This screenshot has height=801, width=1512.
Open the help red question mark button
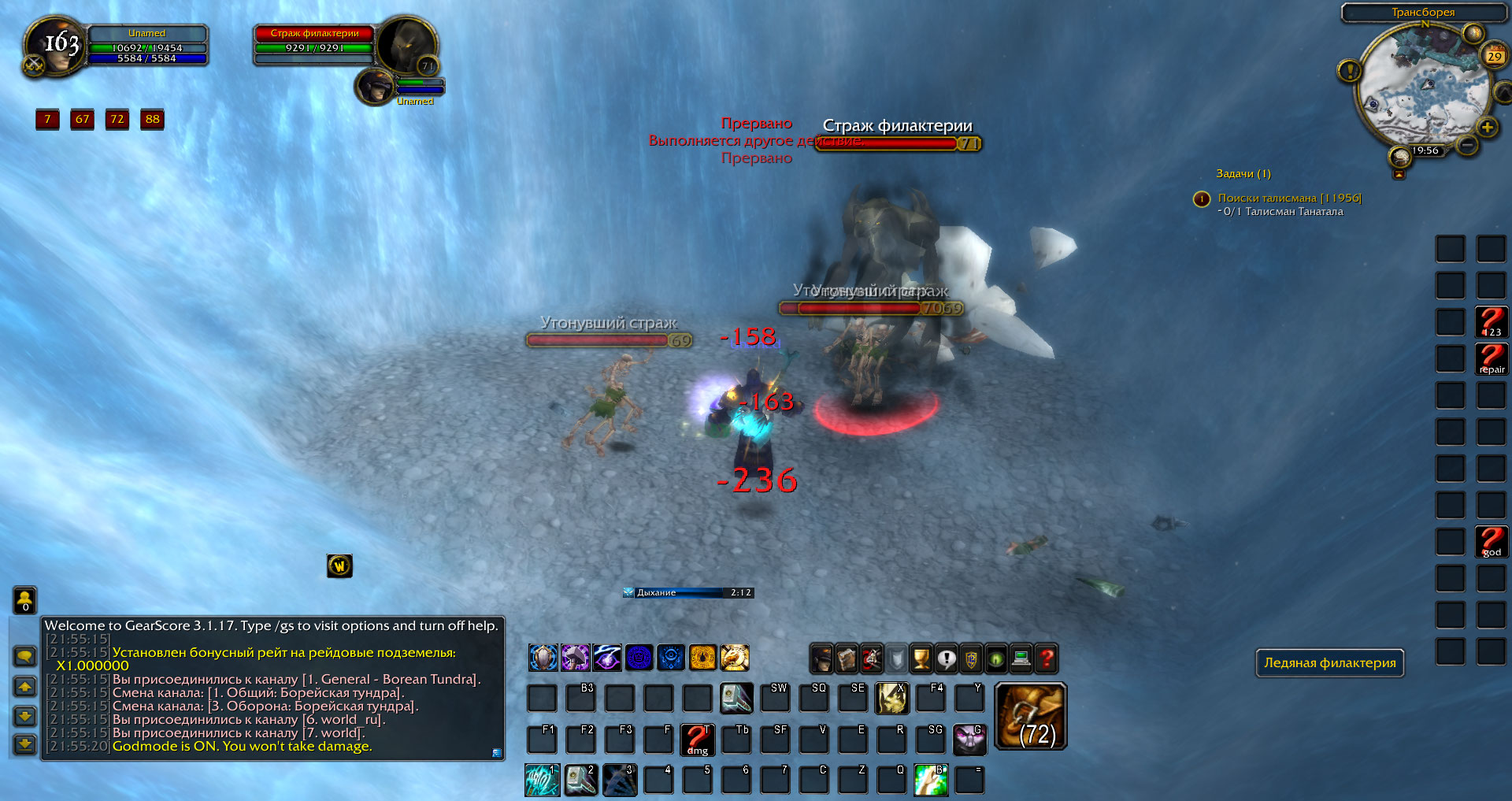(1047, 658)
